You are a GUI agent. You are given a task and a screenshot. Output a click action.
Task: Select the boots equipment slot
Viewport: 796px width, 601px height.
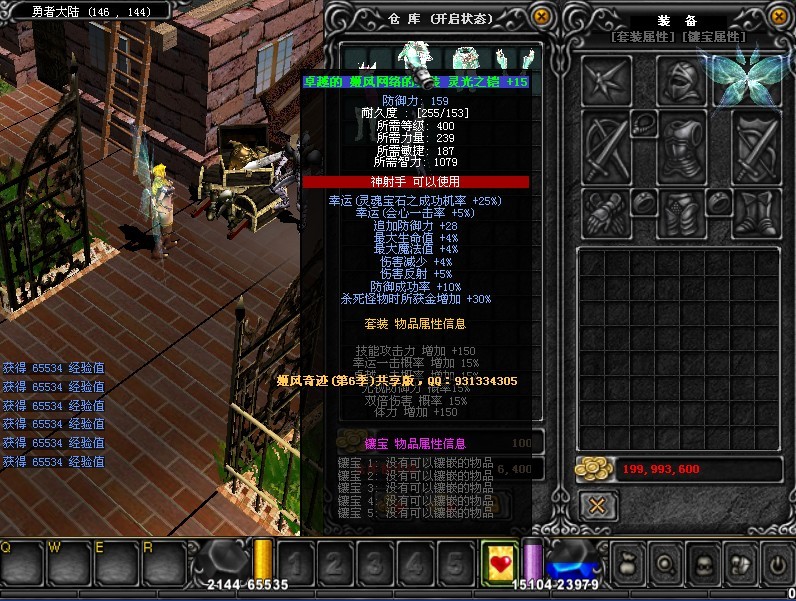coord(756,212)
